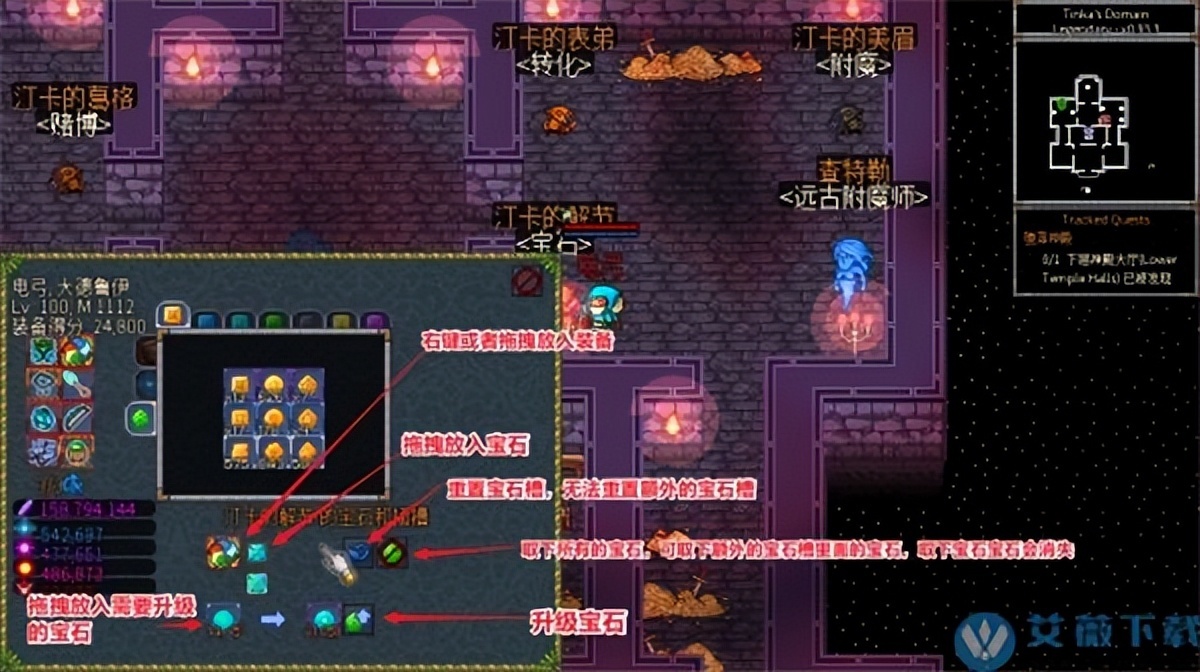This screenshot has width=1200, height=672.
Task: Select the purple inventory tab
Action: point(374,321)
